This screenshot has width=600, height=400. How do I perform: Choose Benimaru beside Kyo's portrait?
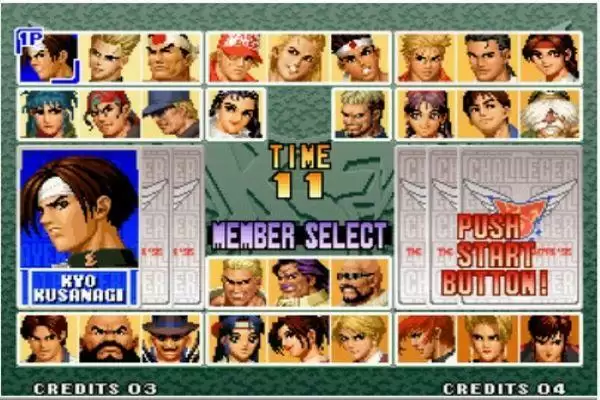point(111,58)
